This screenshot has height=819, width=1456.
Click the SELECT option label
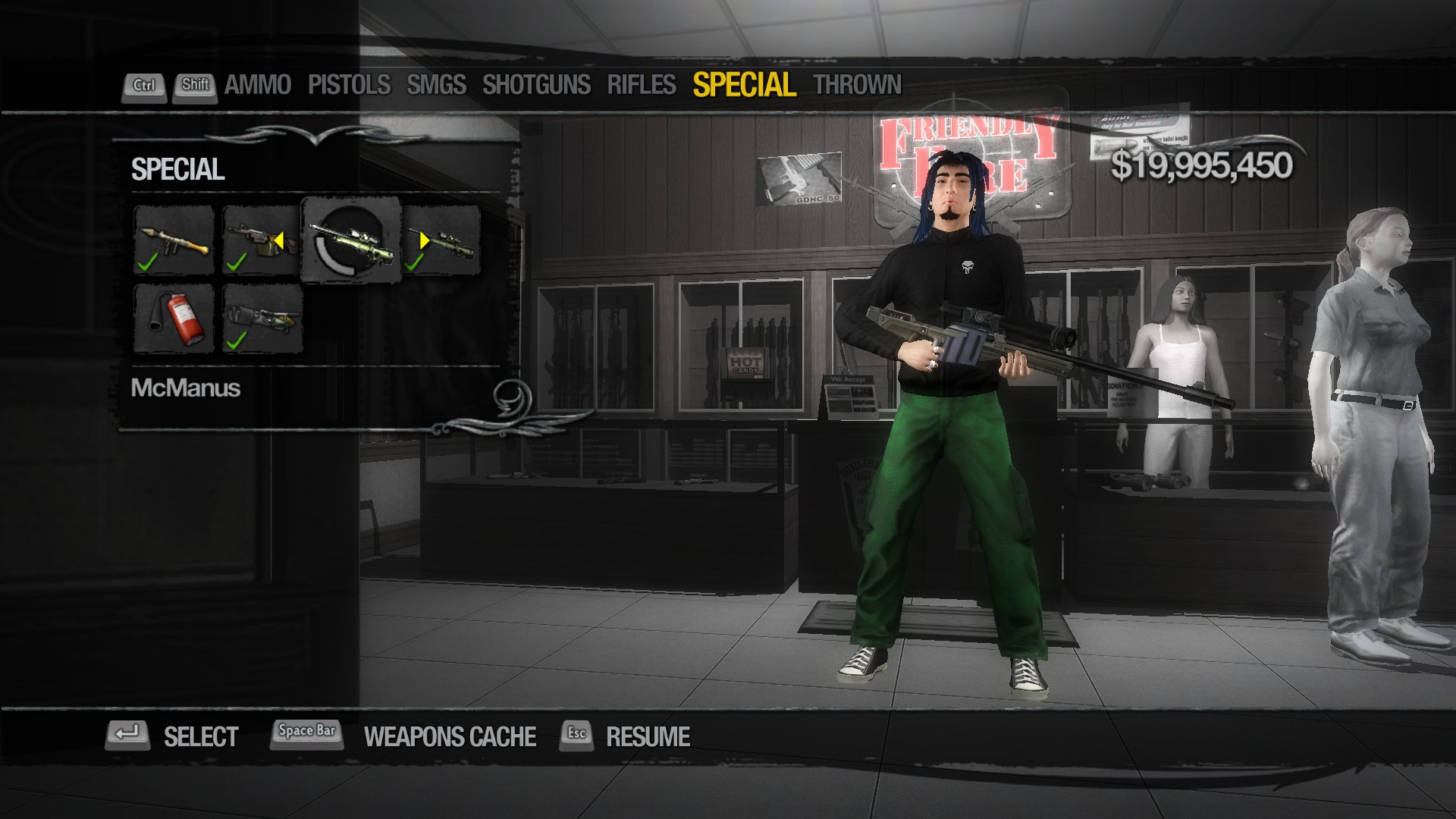[201, 736]
